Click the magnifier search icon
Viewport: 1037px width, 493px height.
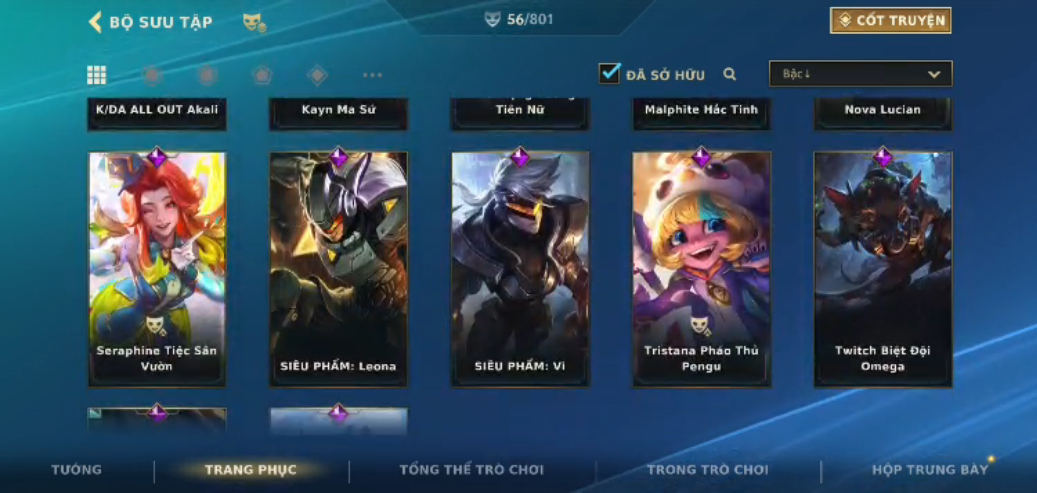[730, 74]
